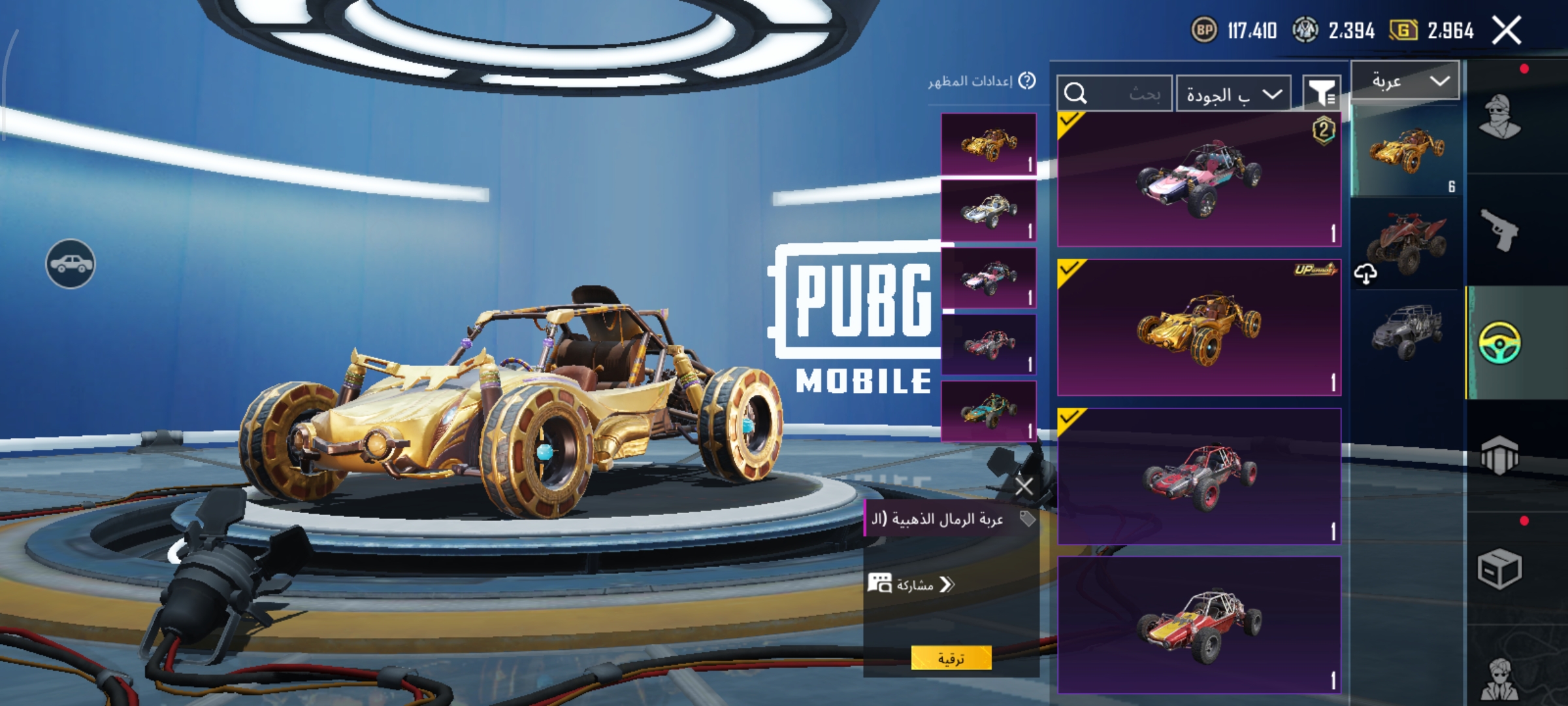This screenshot has height=706, width=1568.
Task: Switch to the weapons pistol tab
Action: coord(1499,230)
